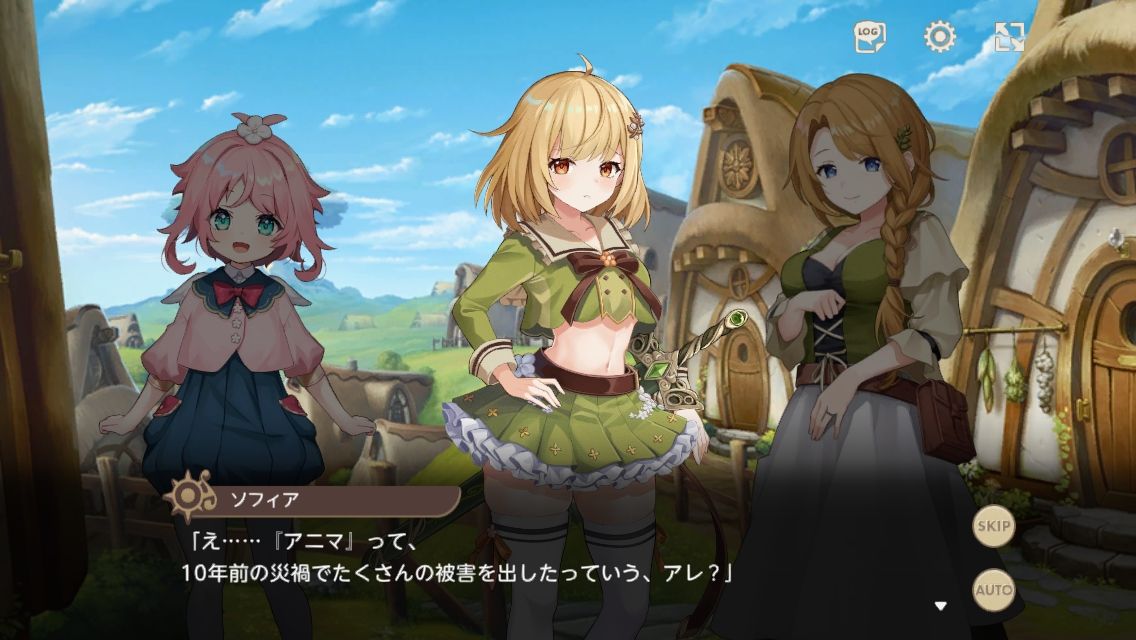Open settings via the gear icon

(939, 38)
